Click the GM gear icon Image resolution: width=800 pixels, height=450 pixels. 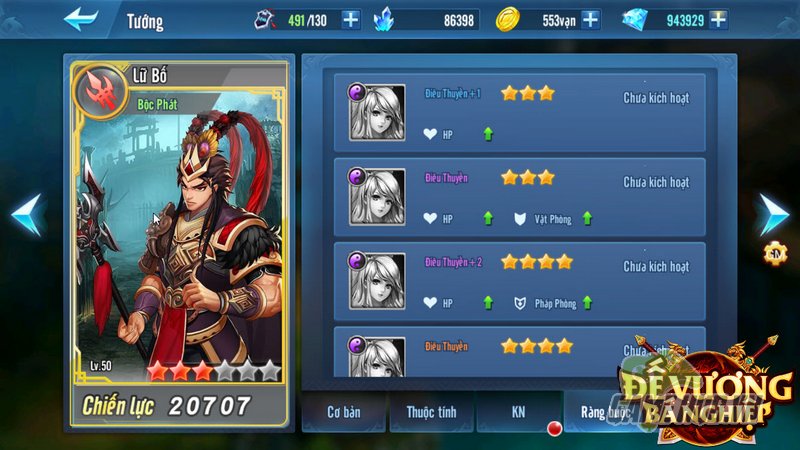(773, 253)
